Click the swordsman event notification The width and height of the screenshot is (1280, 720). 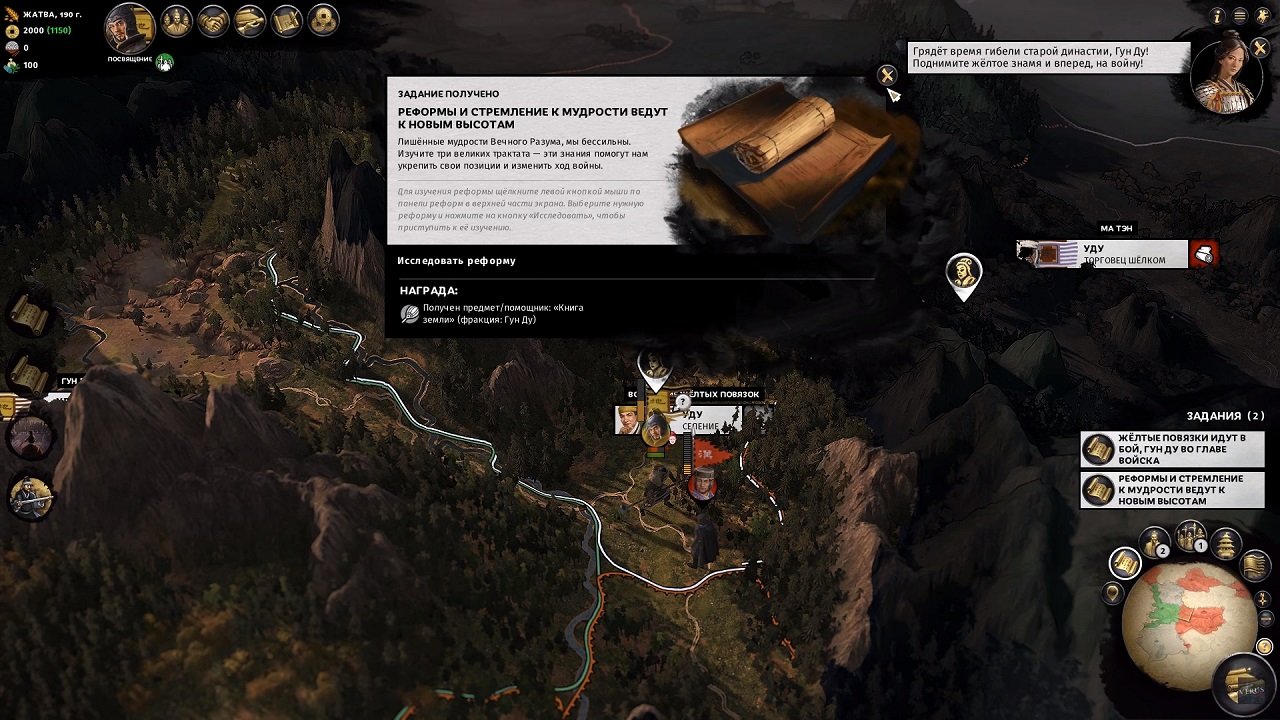click(30, 495)
